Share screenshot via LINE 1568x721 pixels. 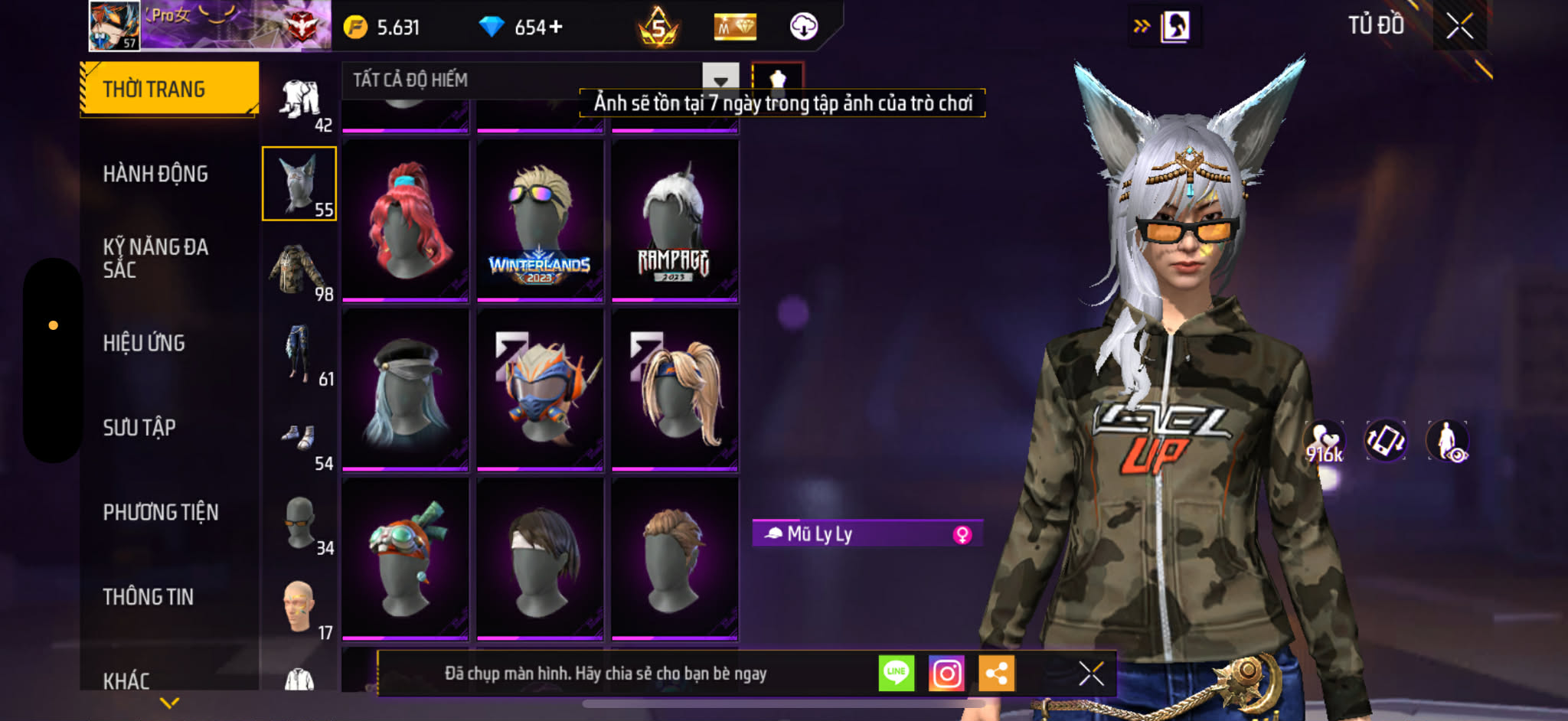[896, 674]
